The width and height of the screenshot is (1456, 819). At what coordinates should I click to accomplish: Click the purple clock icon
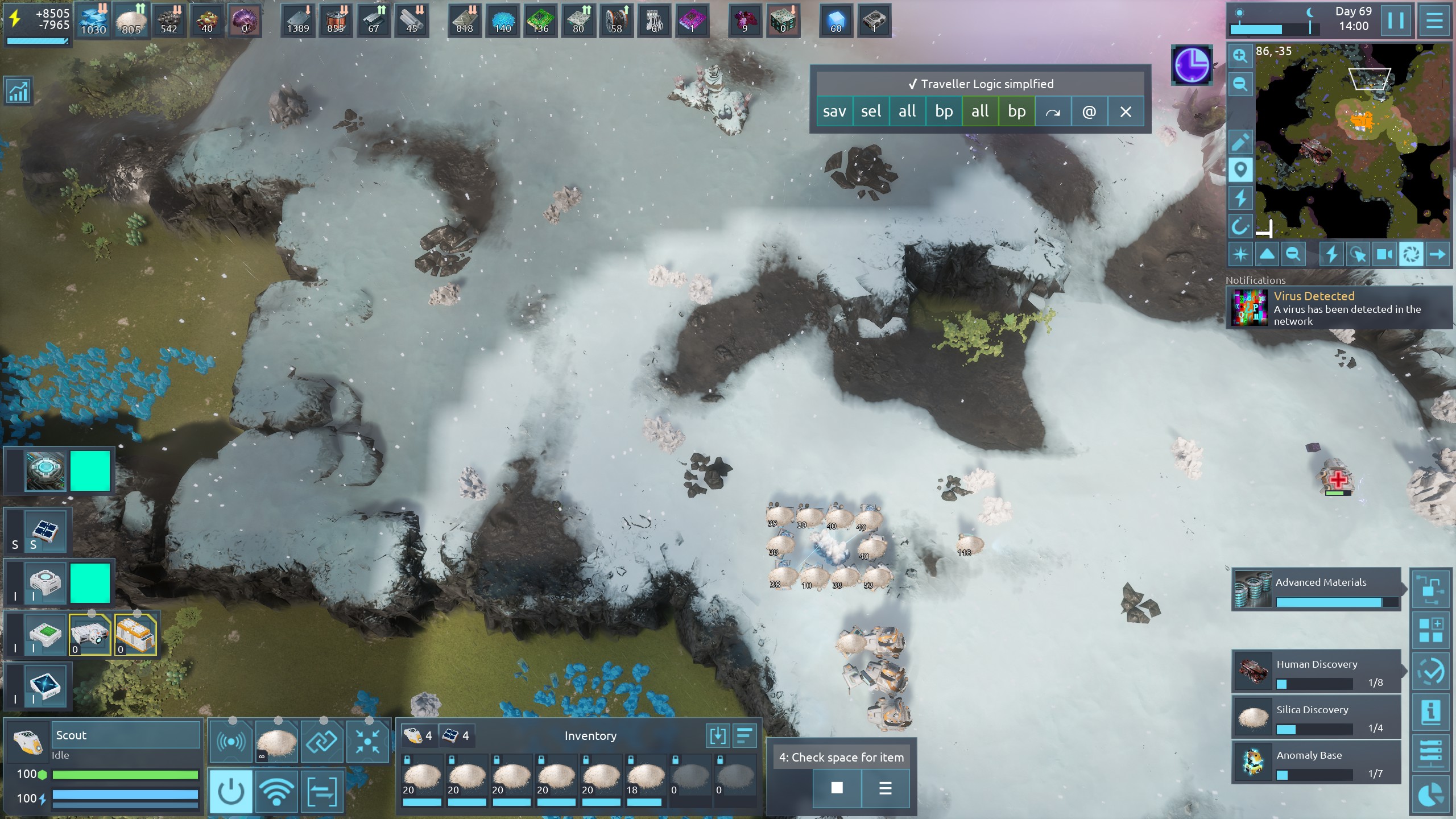click(x=1192, y=65)
